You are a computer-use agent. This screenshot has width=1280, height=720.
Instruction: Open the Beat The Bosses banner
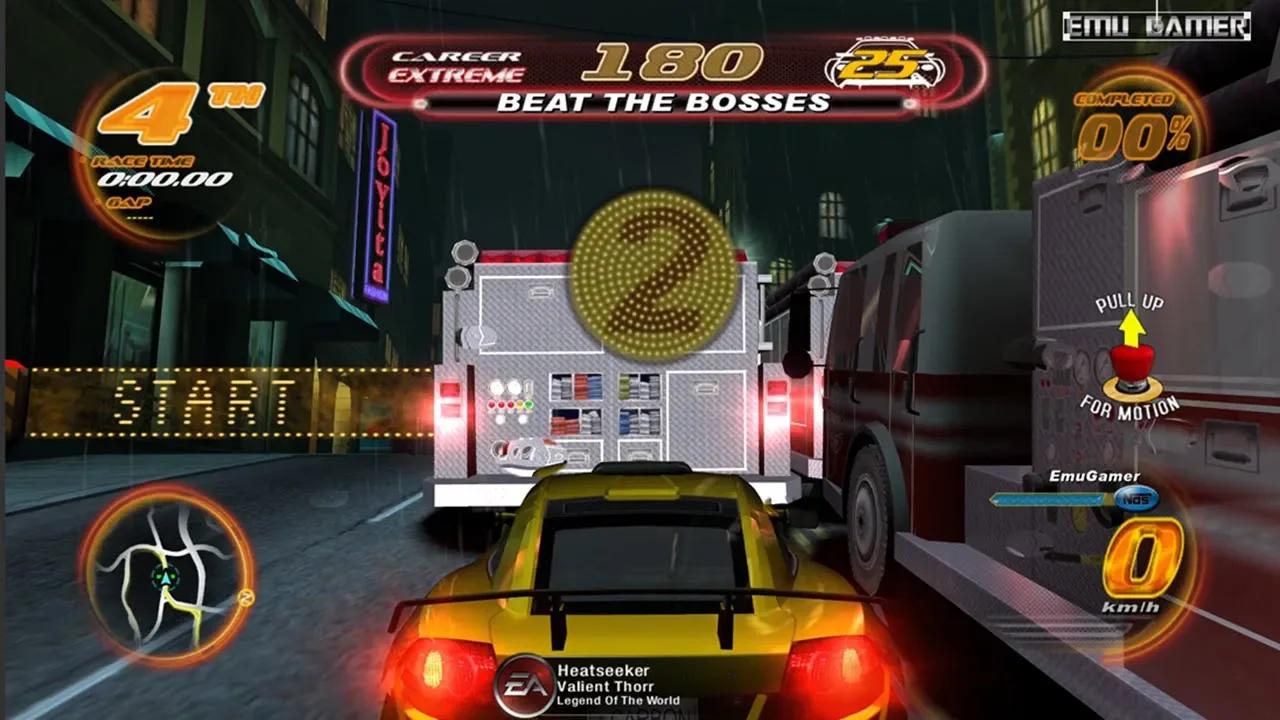(661, 100)
